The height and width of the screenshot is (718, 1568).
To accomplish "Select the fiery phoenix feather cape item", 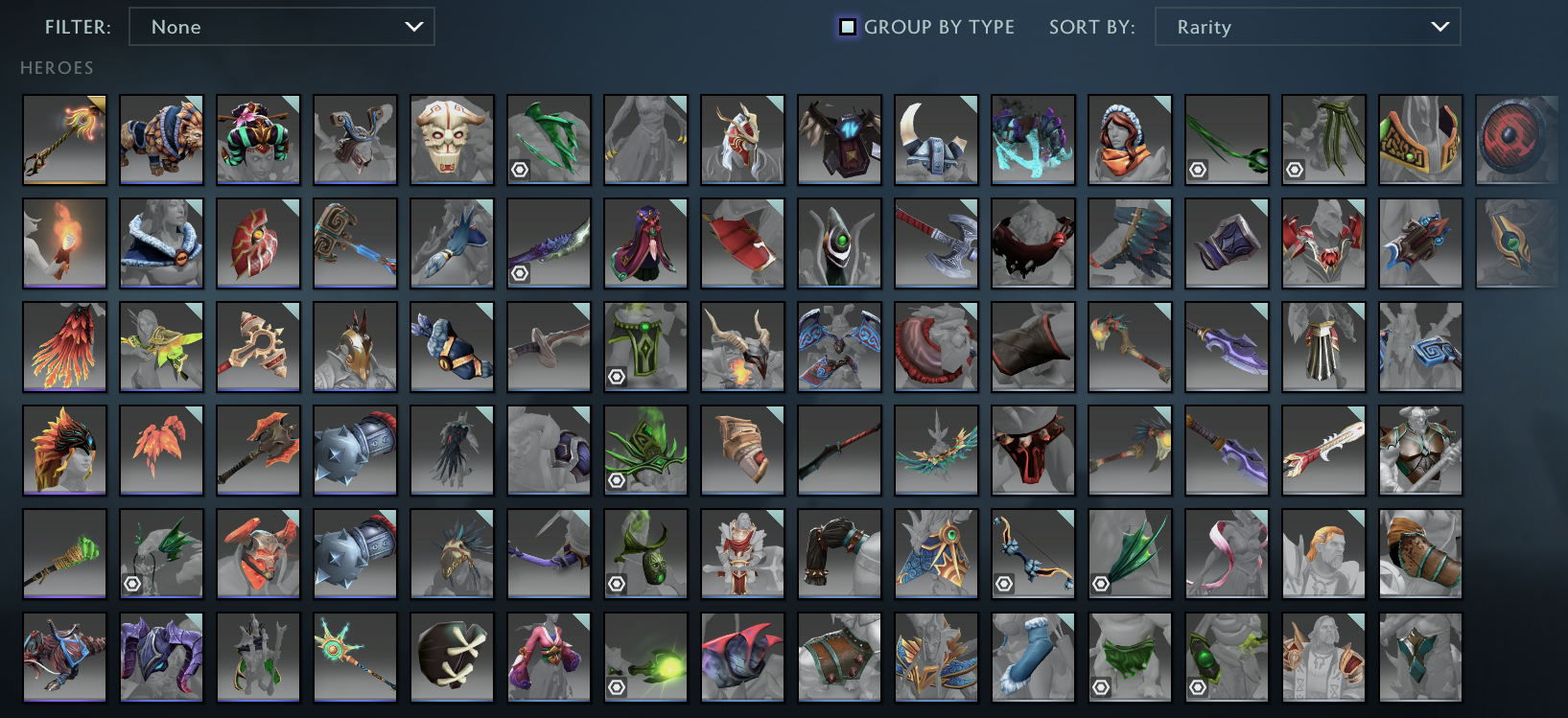I will click(x=64, y=346).
